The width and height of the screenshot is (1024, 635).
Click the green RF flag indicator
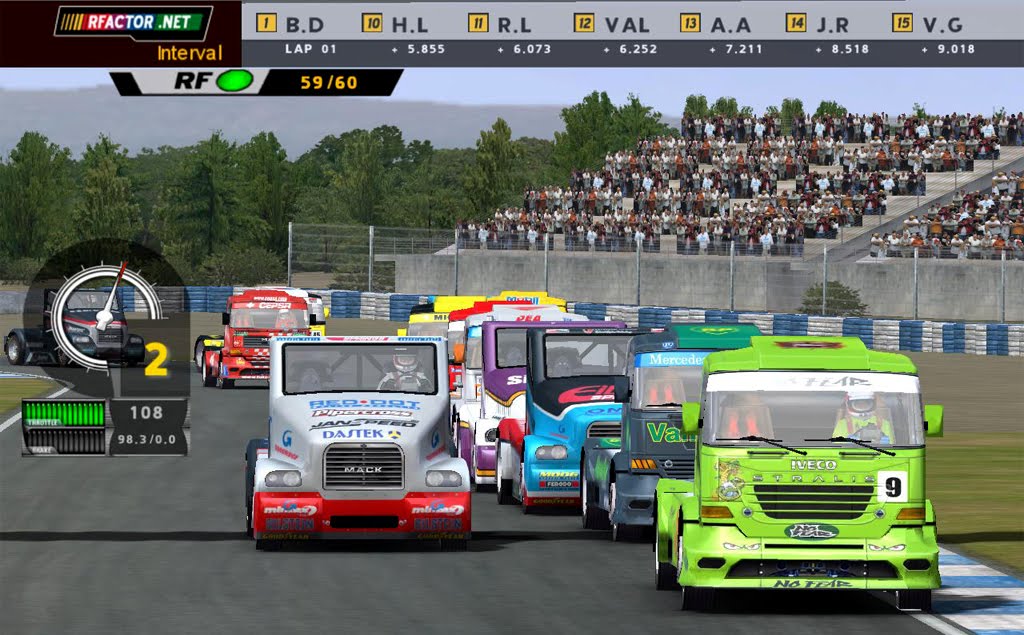pos(234,82)
